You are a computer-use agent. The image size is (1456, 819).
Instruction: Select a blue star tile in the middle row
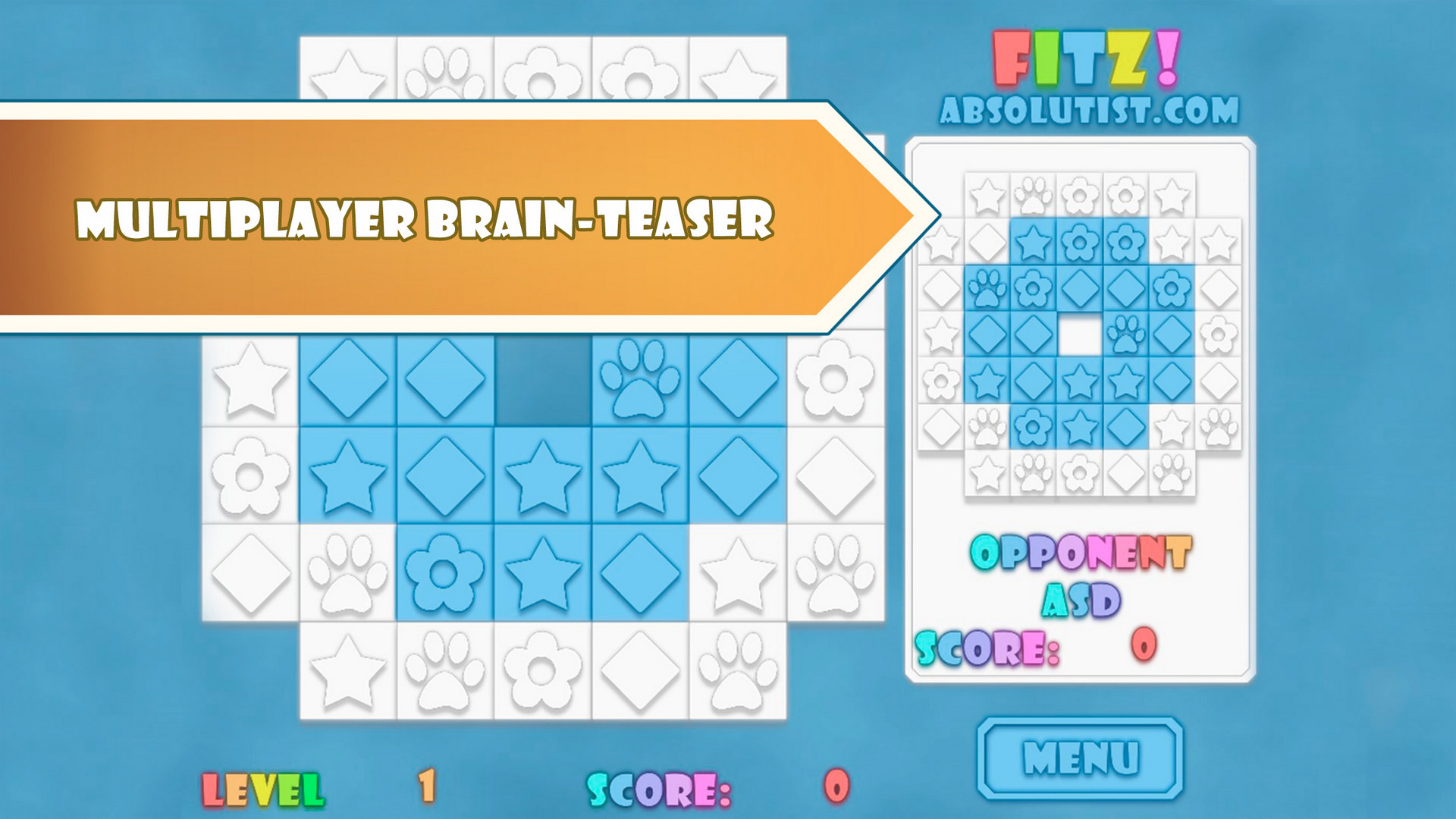coord(544,475)
